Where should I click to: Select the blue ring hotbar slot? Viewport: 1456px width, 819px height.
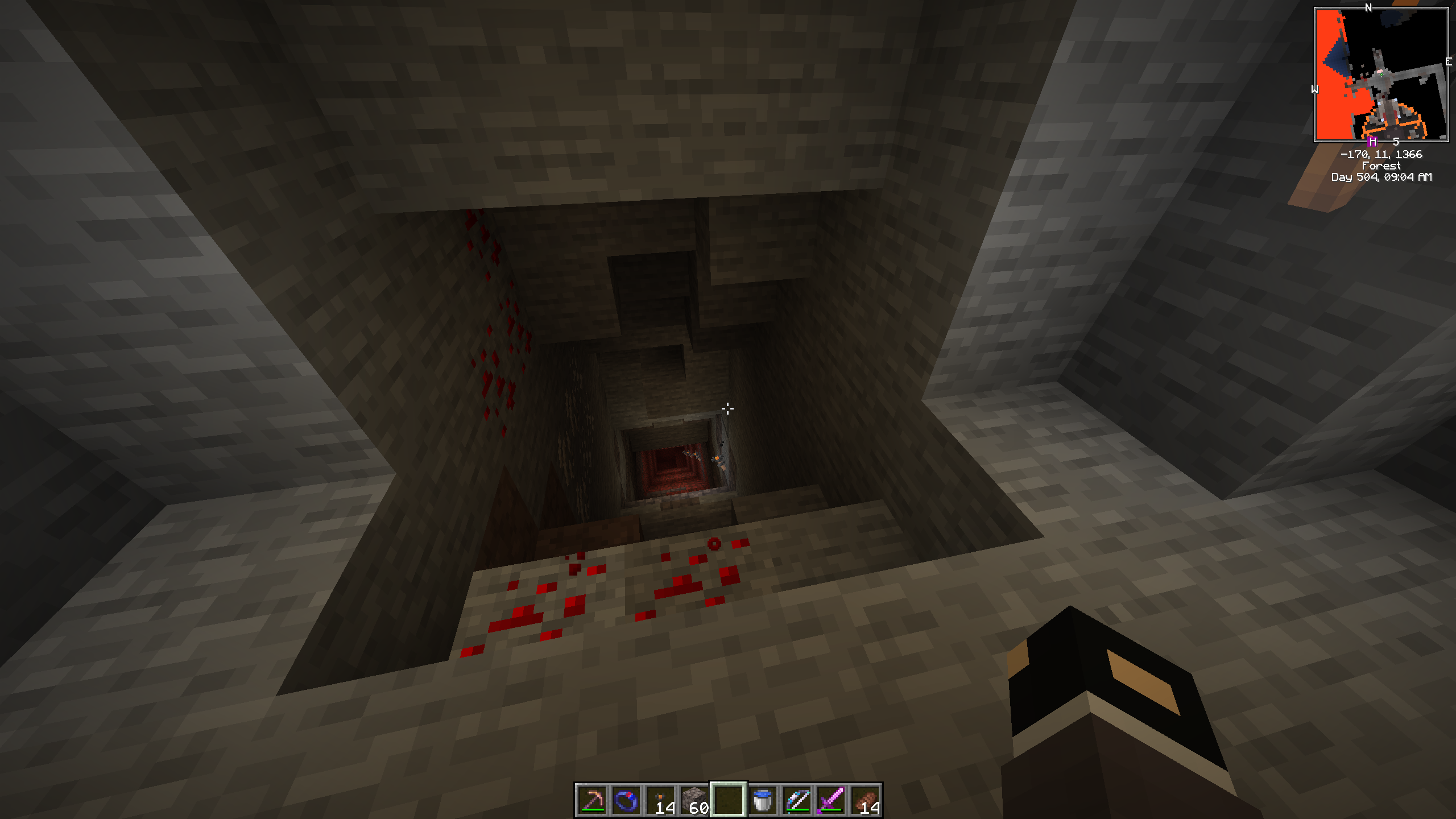[626, 800]
